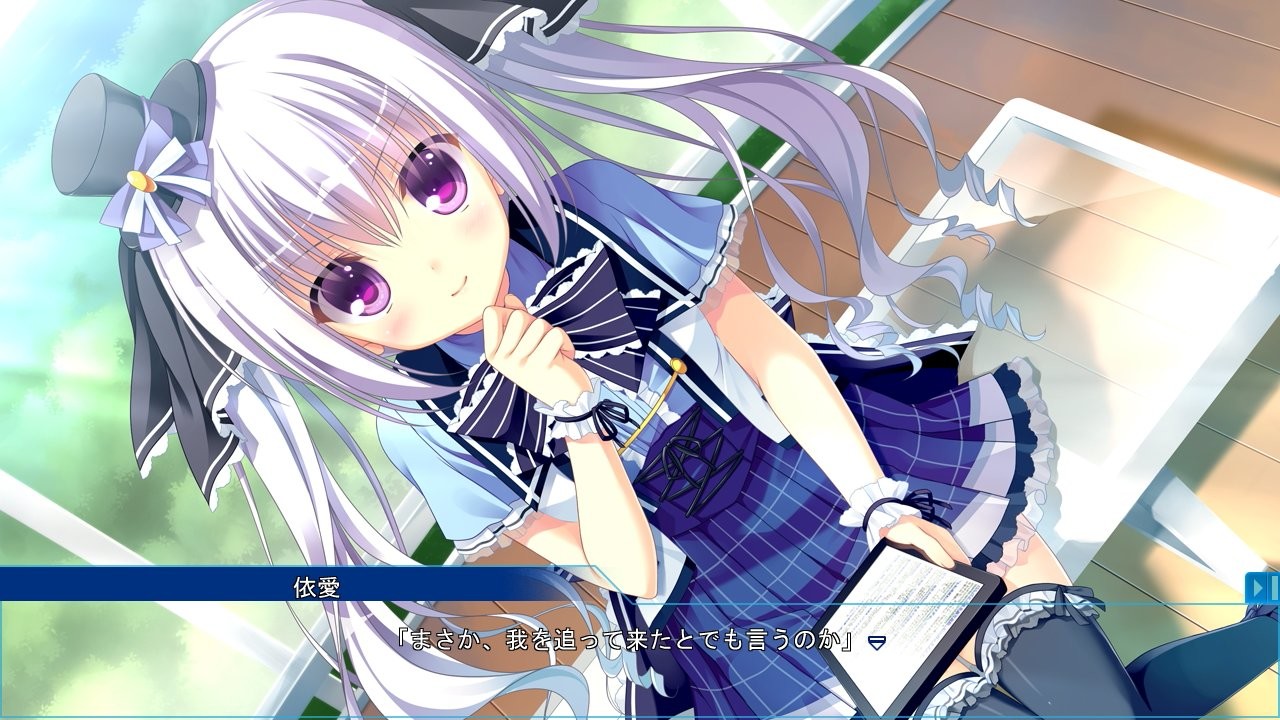This screenshot has width=1280, height=720.
Task: Toggle auto-read mode with the triangle icon
Action: [1257, 587]
